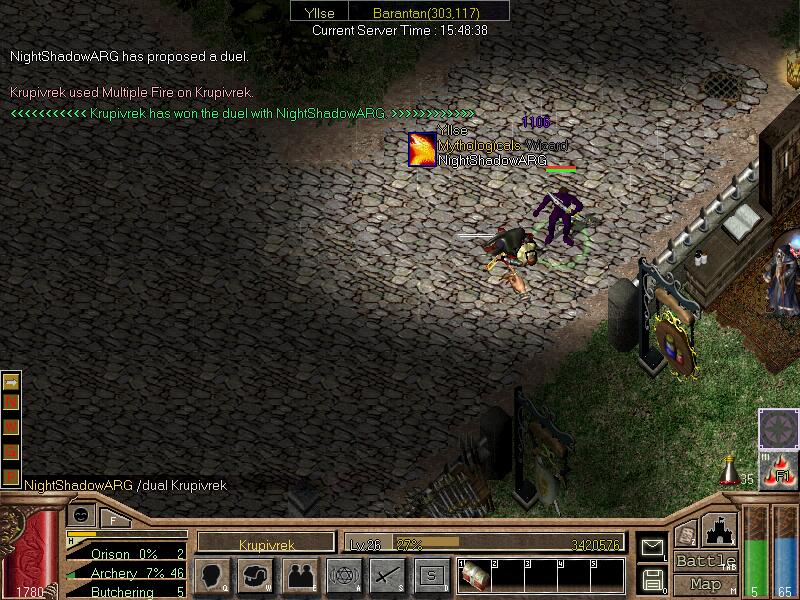Click the fire spell icon beside Yllse's name
Image resolution: width=800 pixels, height=600 pixels.
(422, 149)
